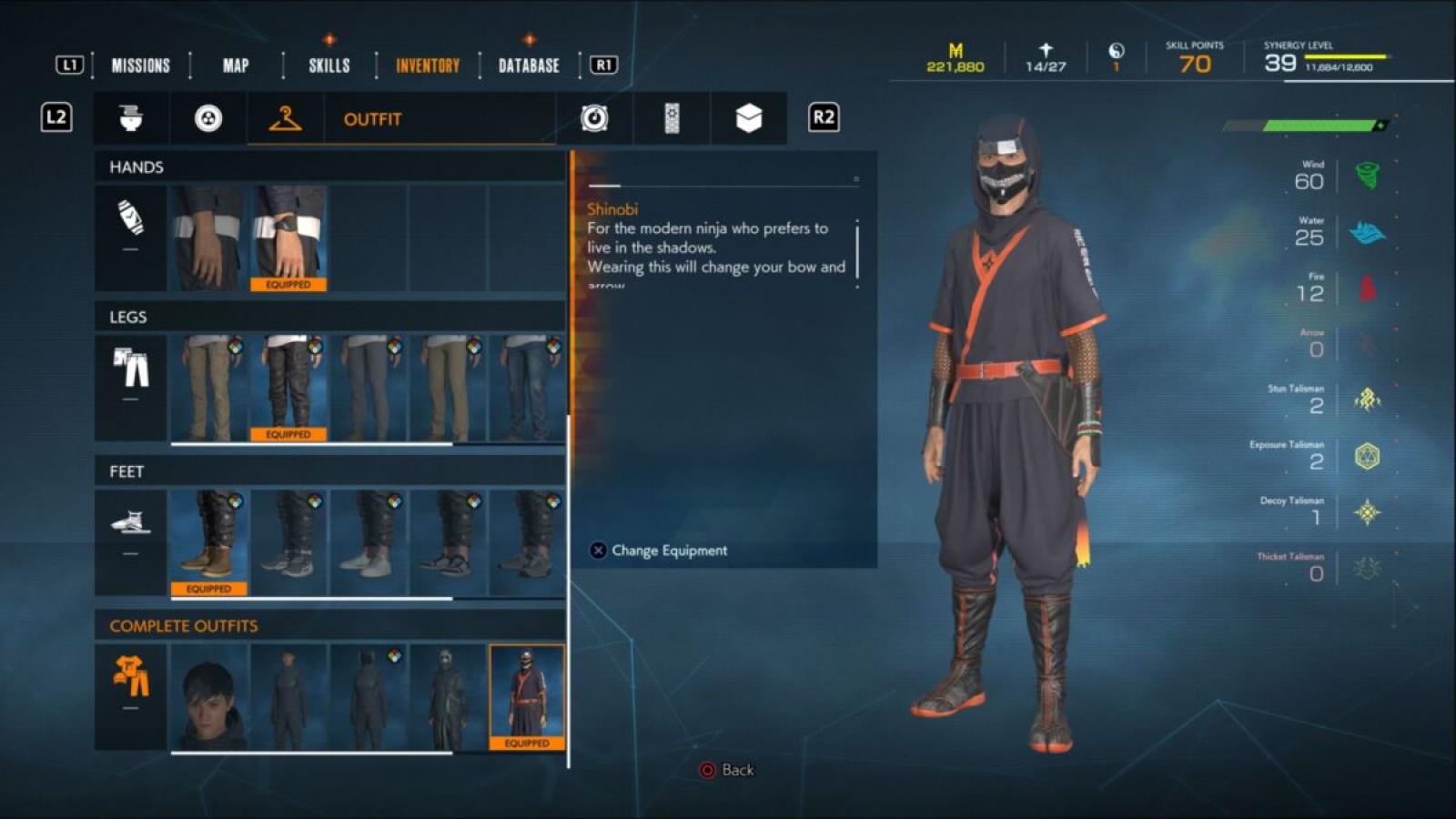Choose the Outfit hanger category
The image size is (1456, 819).
coord(286,118)
